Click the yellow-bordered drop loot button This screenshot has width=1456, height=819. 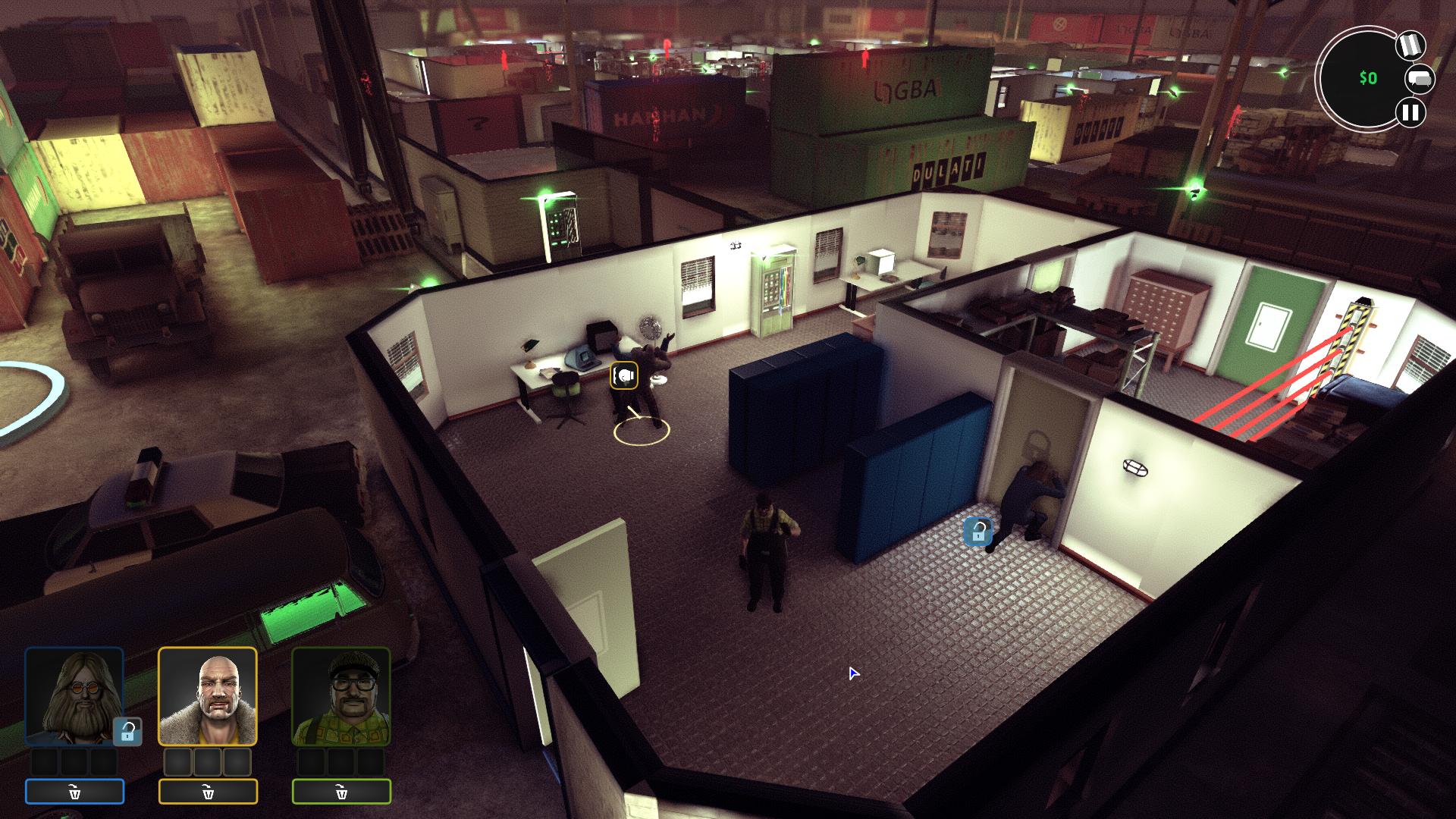(x=208, y=792)
